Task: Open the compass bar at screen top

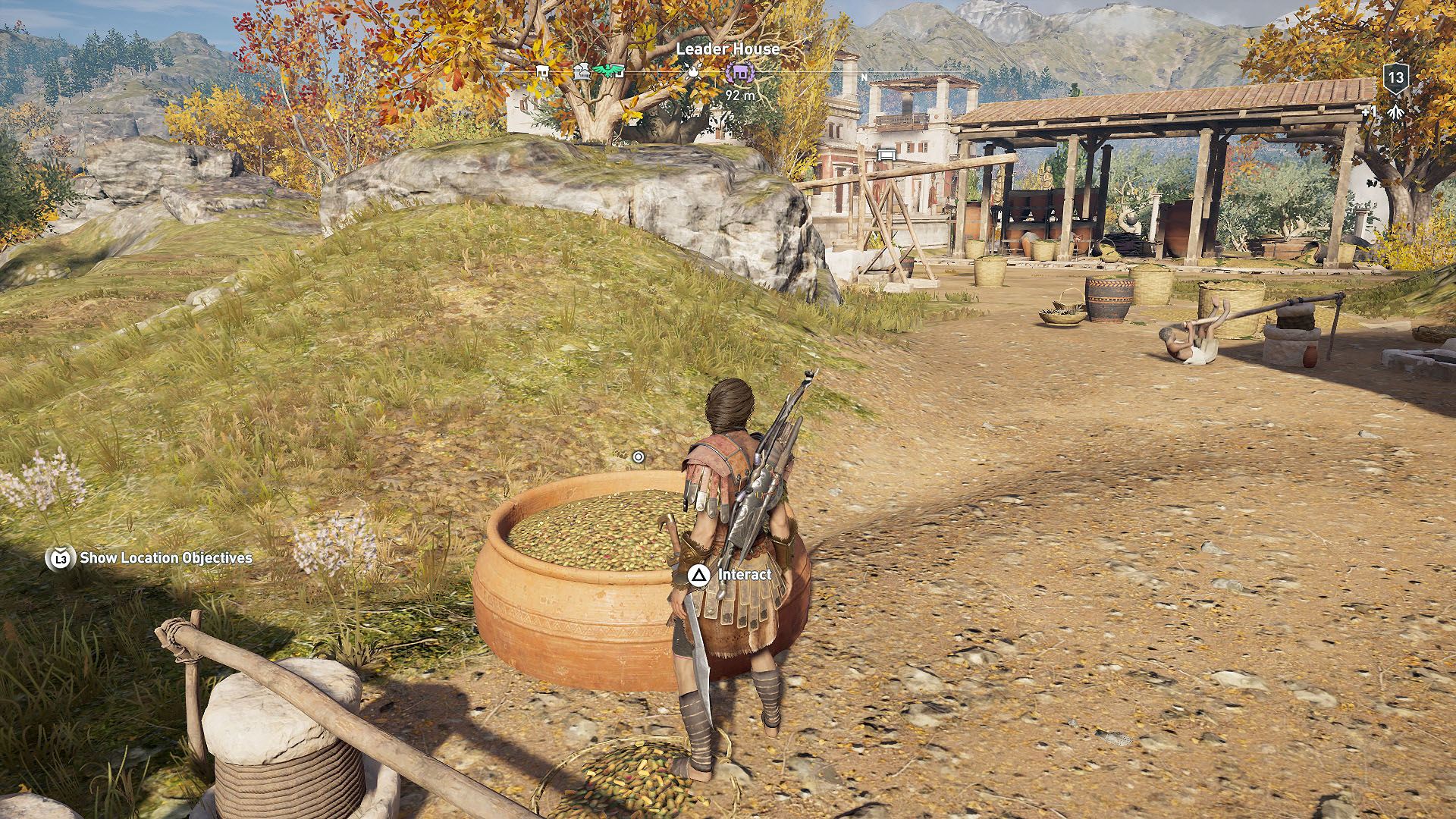Action: tap(728, 72)
